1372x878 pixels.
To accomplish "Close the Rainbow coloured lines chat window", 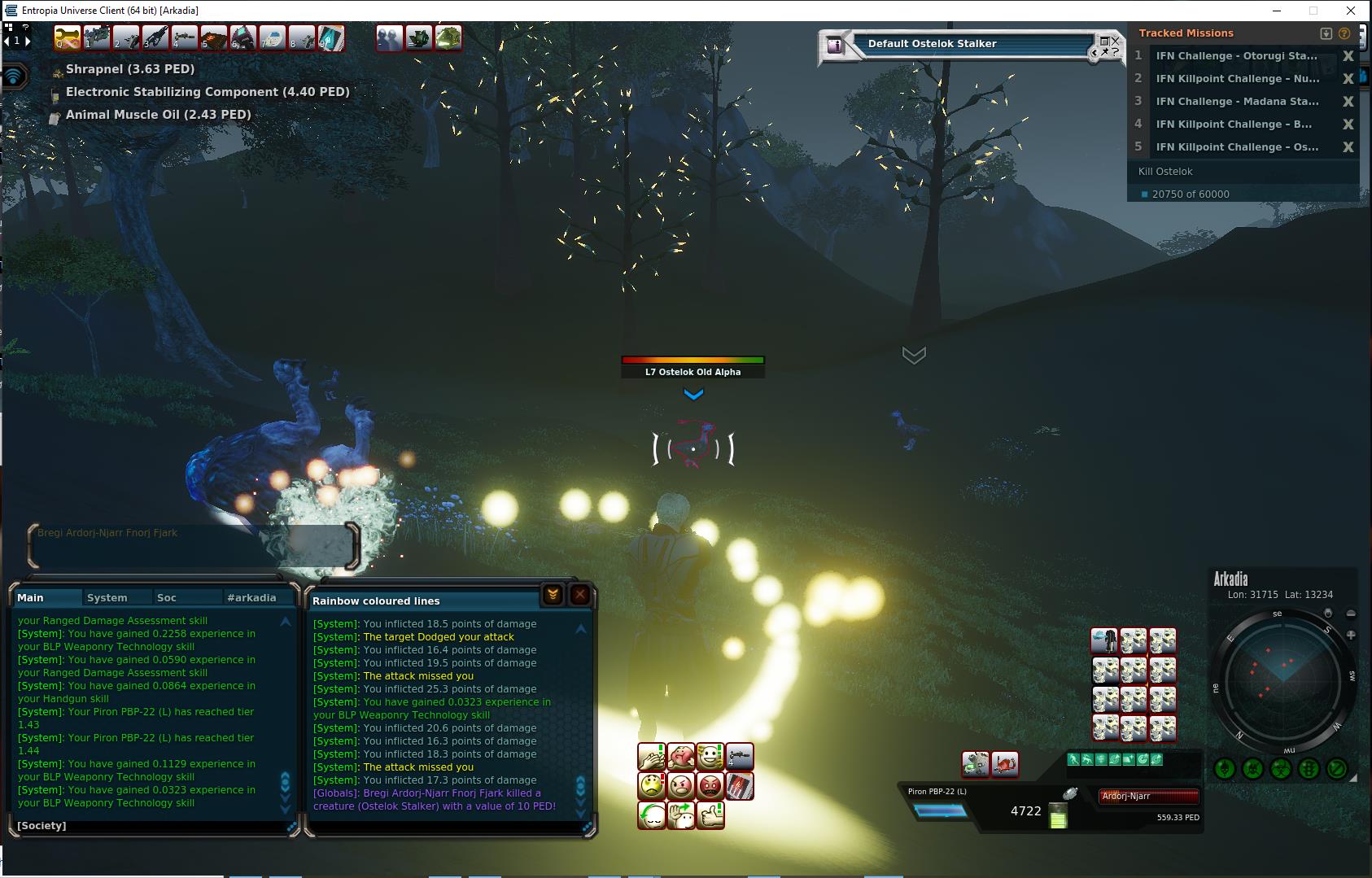I will coord(579,595).
